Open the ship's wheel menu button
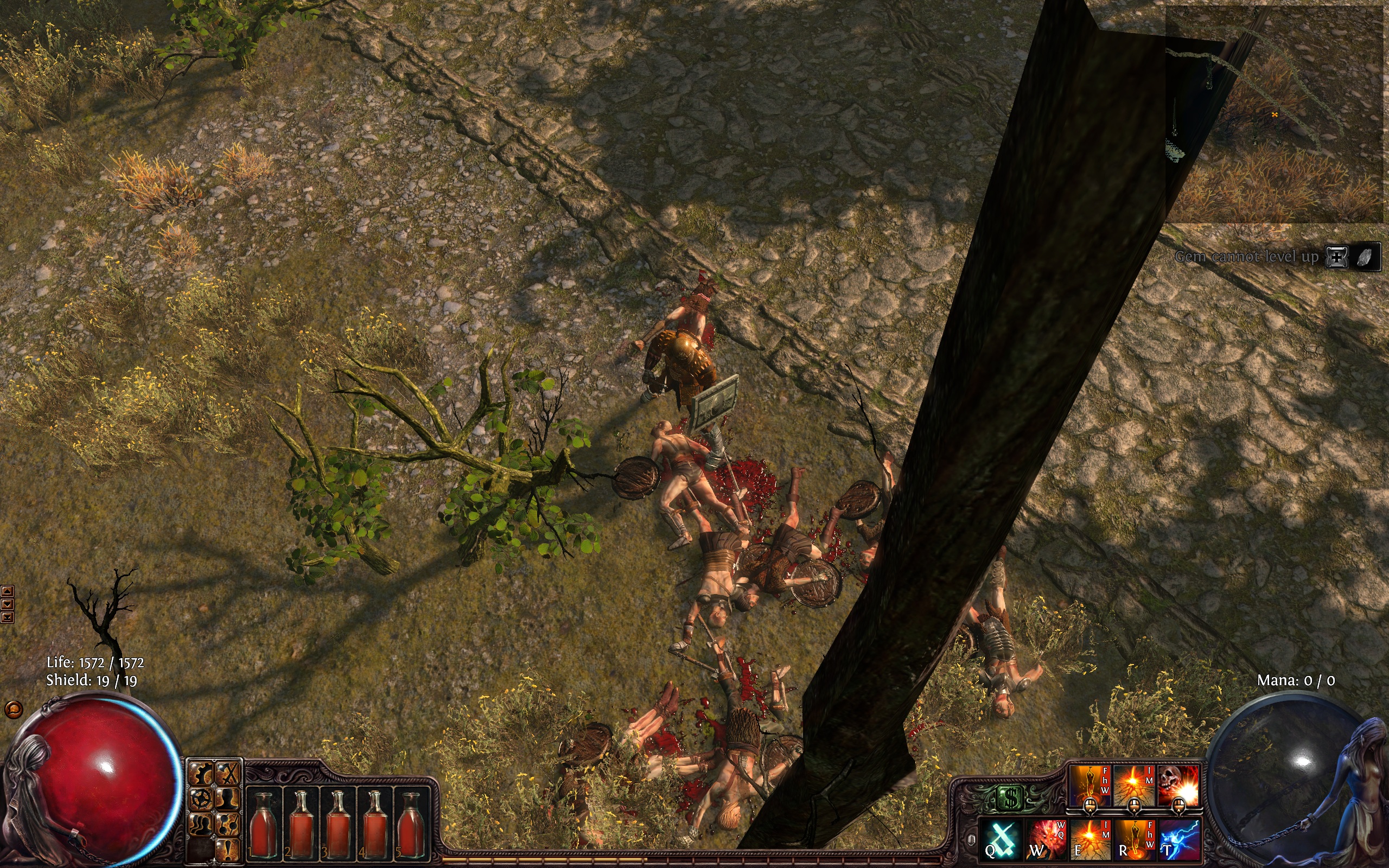This screenshot has width=1389, height=868. coord(202,799)
